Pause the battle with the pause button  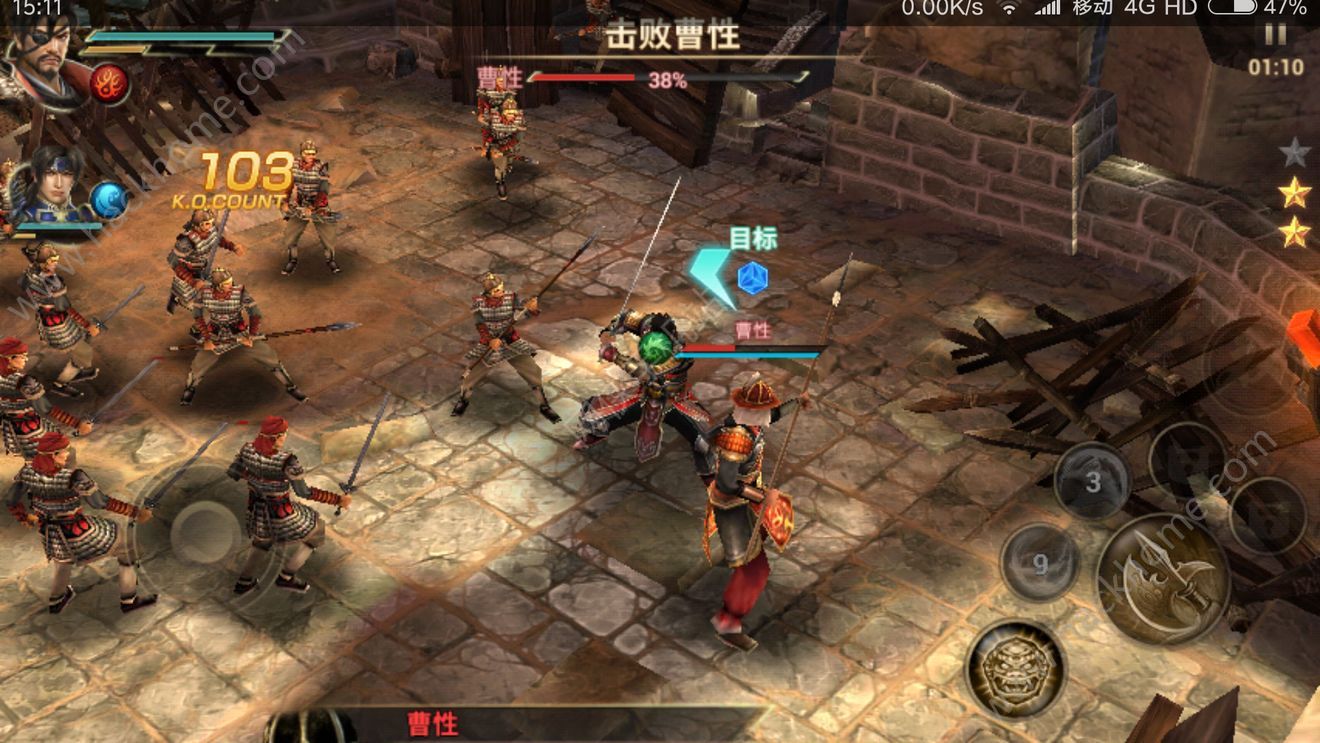point(1275,35)
